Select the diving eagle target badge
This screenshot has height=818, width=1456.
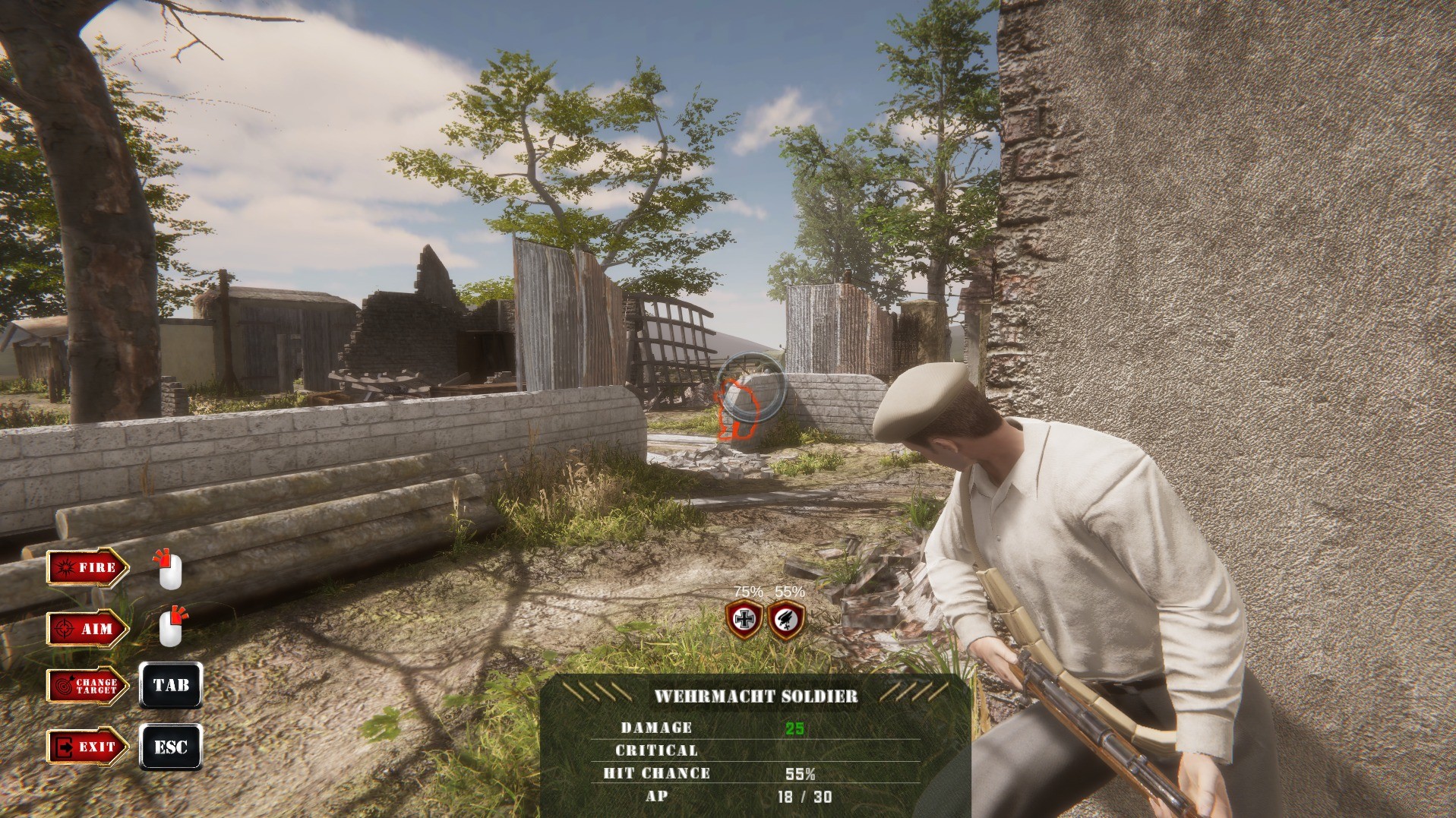786,620
